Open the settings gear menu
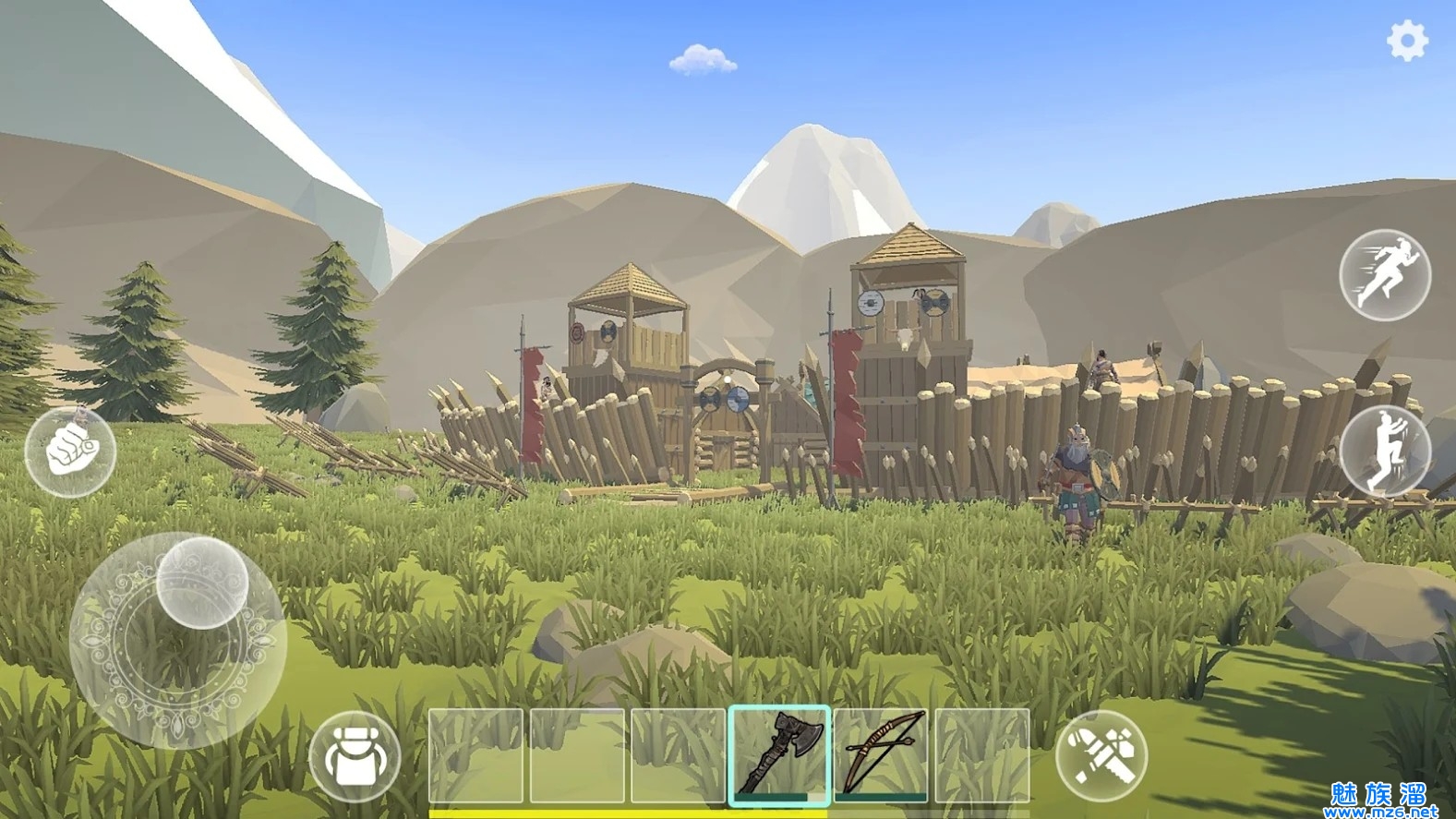The height and width of the screenshot is (819, 1456). coord(1407,41)
